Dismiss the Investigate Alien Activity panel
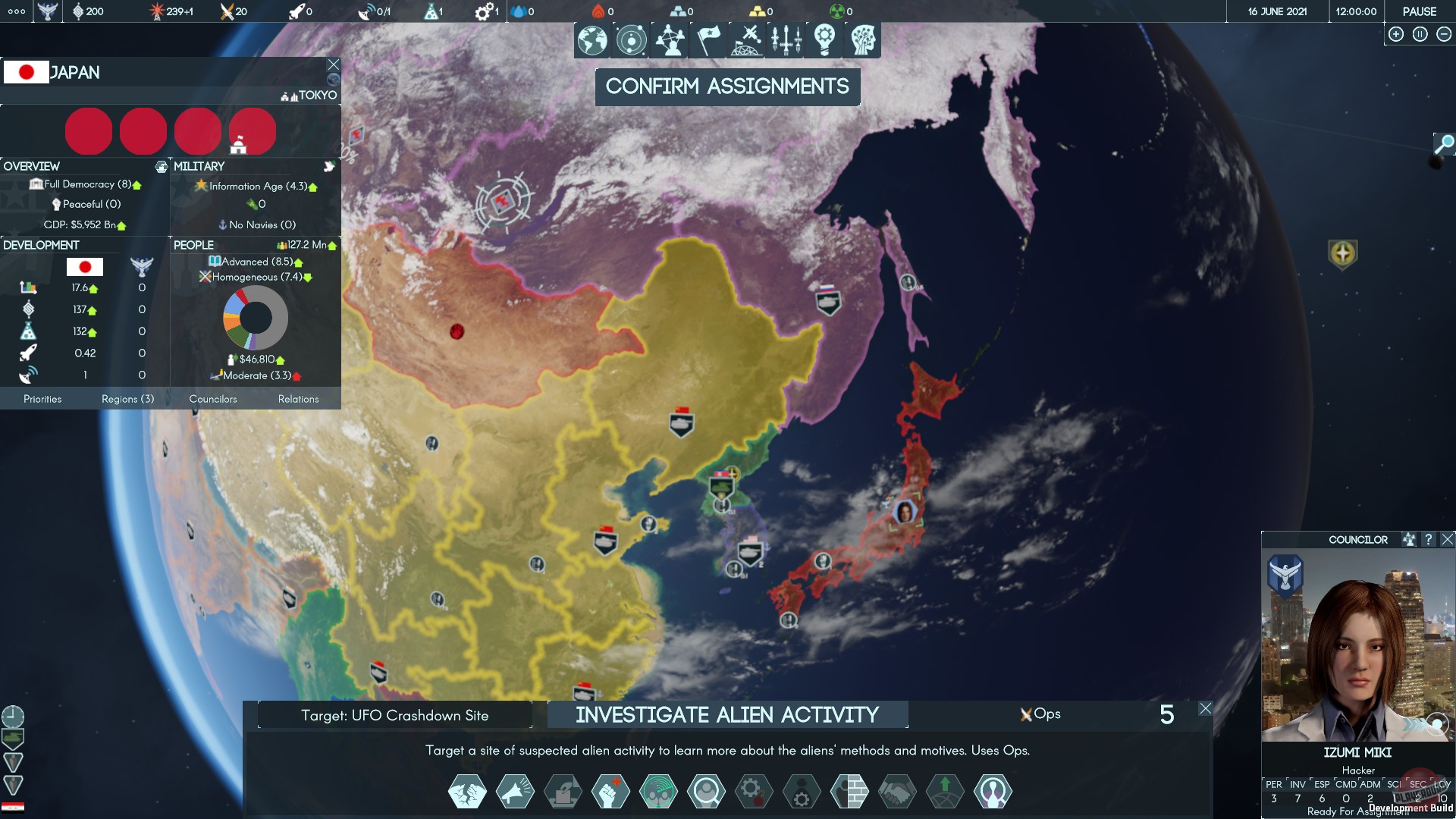 (1206, 708)
